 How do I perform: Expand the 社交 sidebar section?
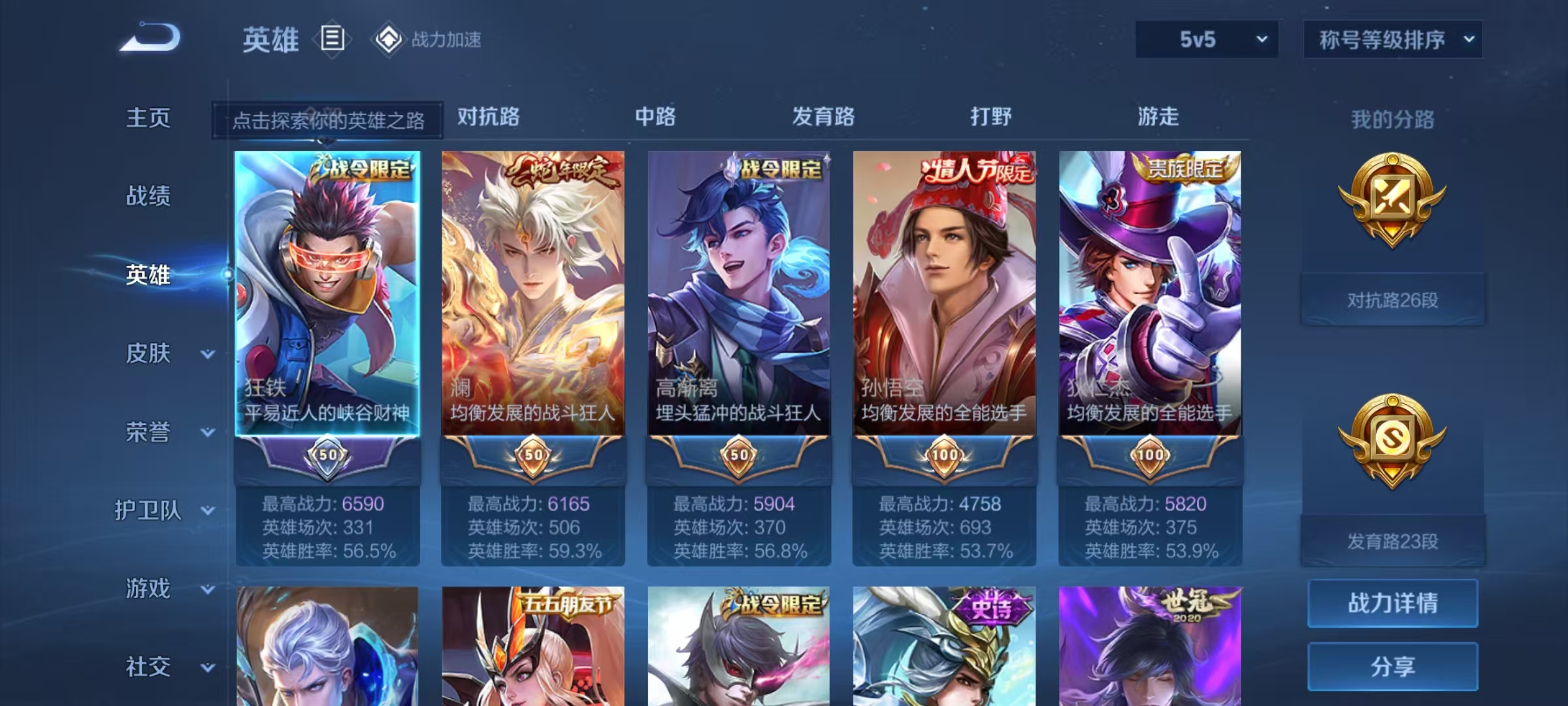click(147, 667)
